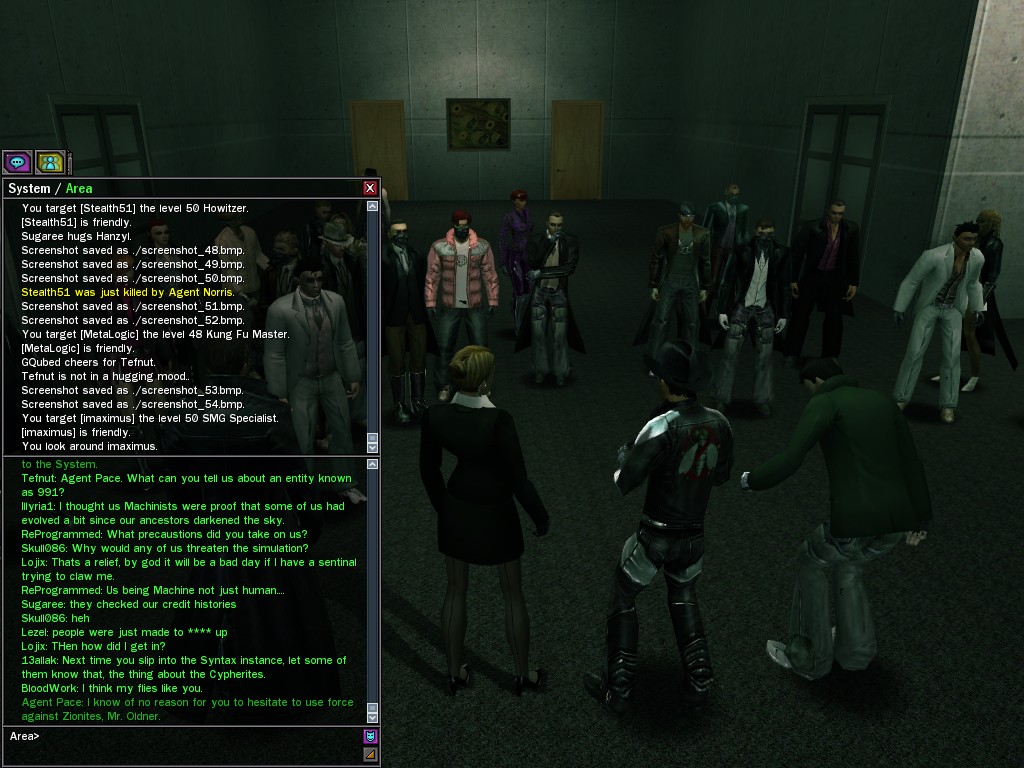Close the System / Area chat window
Viewport: 1024px width, 768px height.
(x=370, y=188)
